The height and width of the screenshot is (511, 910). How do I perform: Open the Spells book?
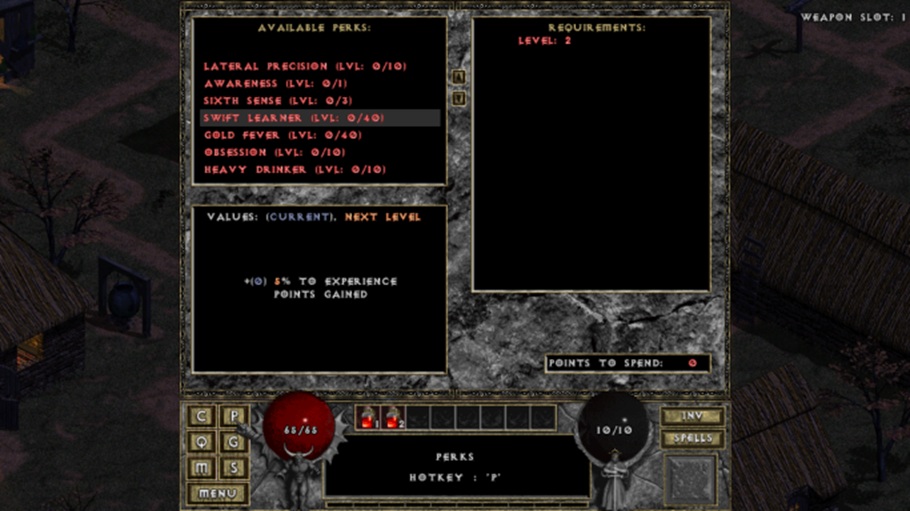pos(692,439)
